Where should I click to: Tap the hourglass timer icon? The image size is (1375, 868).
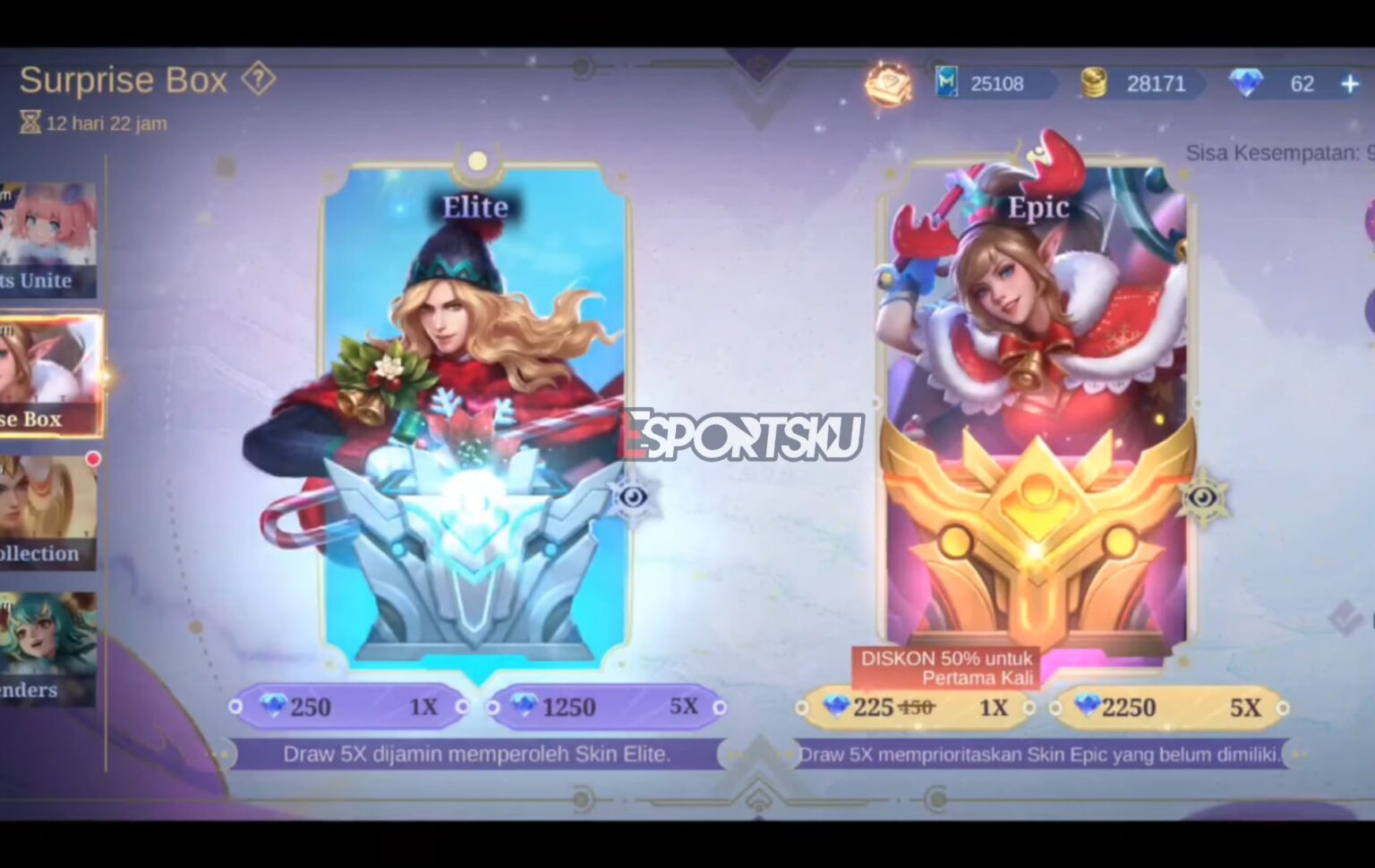pos(30,122)
